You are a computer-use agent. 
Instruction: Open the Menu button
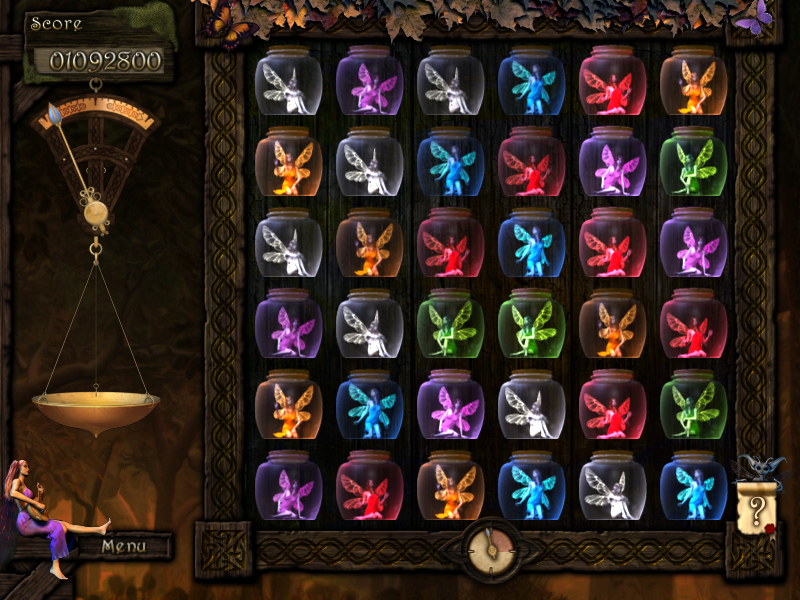[x=124, y=546]
